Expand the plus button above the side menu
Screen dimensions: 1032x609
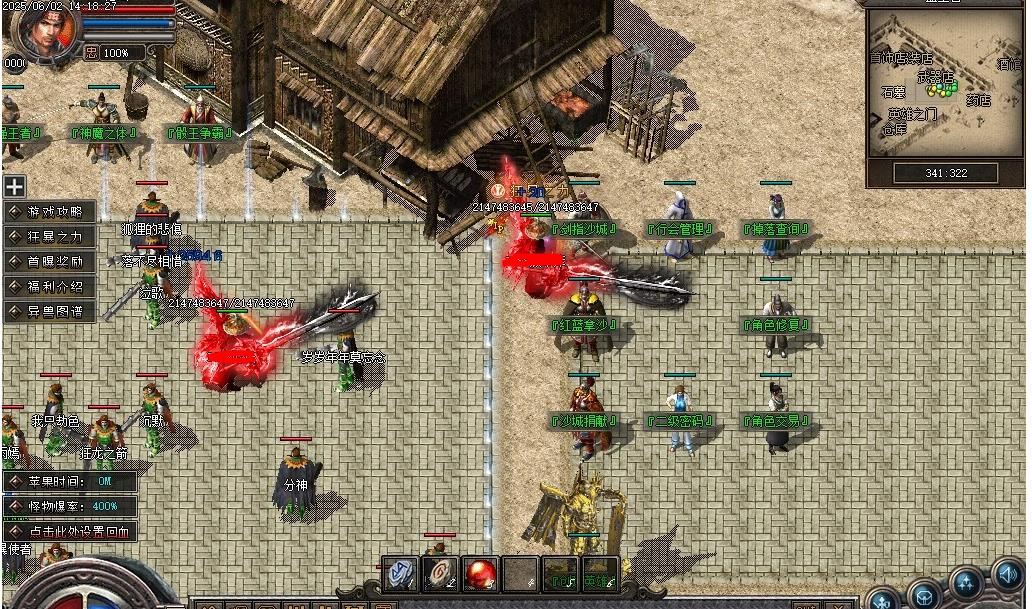pyautogui.click(x=14, y=187)
